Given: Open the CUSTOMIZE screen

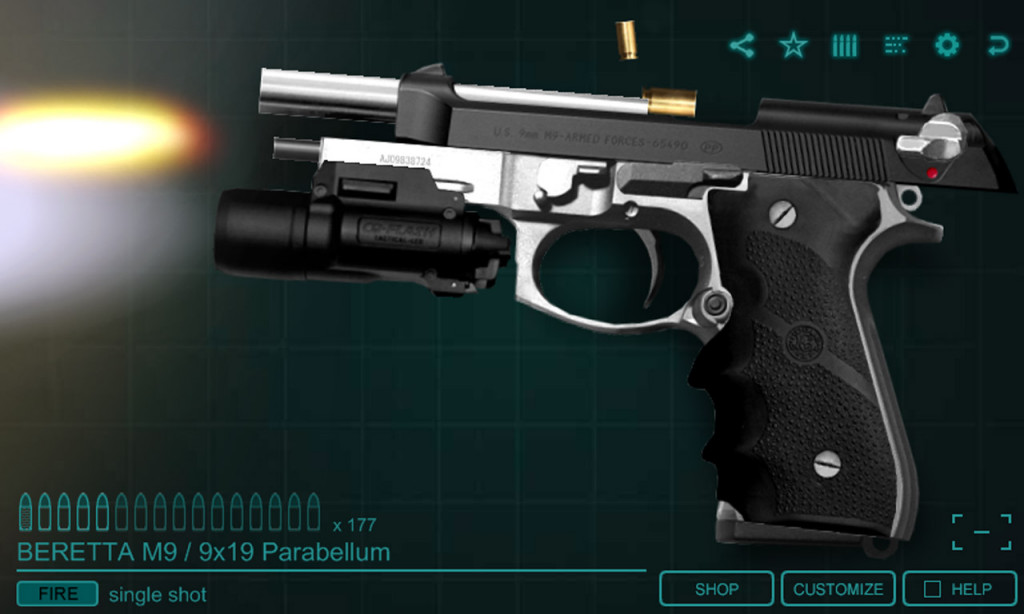Looking at the screenshot, I should tap(838, 589).
